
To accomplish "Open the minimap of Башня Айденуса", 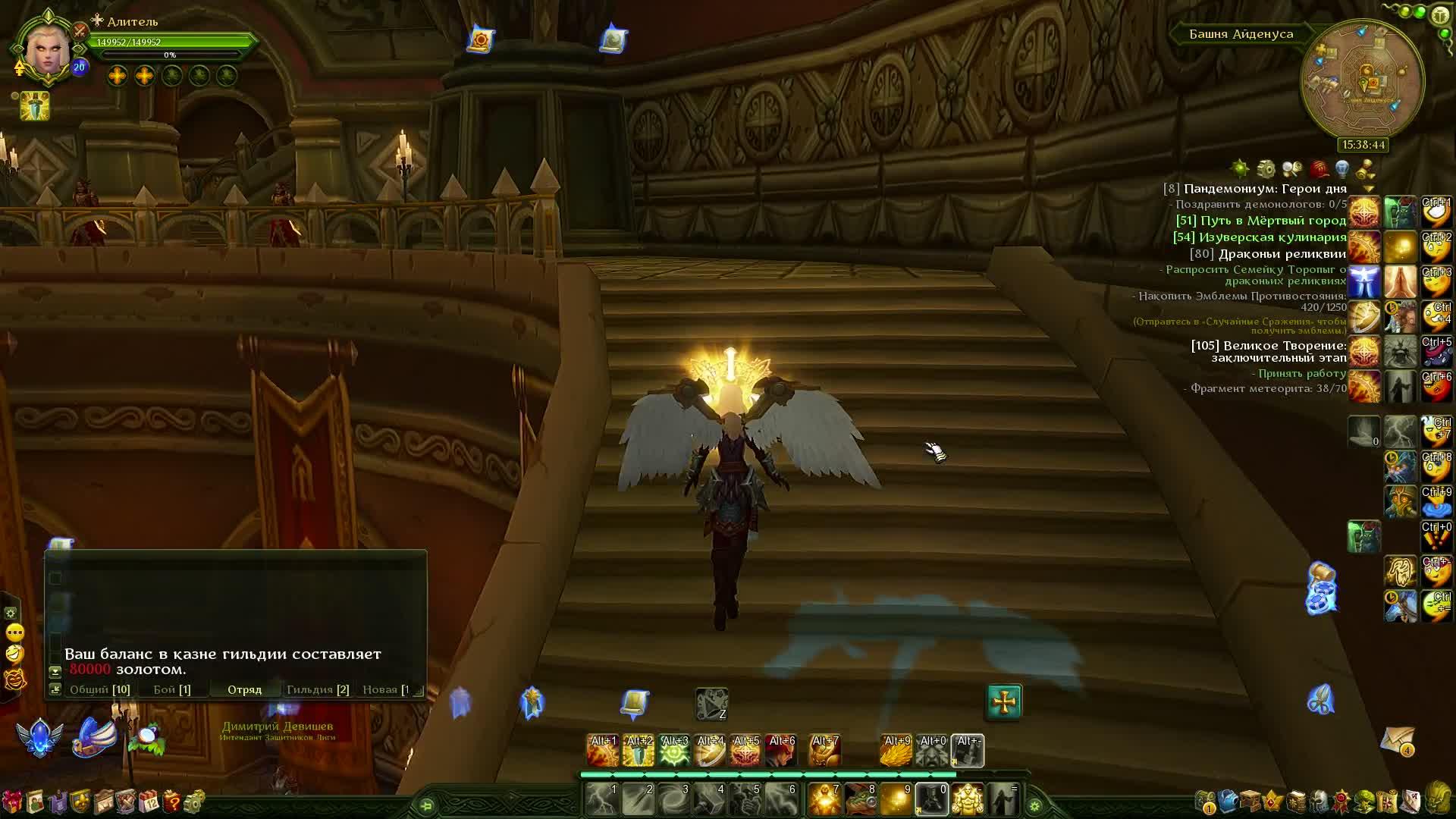I will coord(1362,82).
